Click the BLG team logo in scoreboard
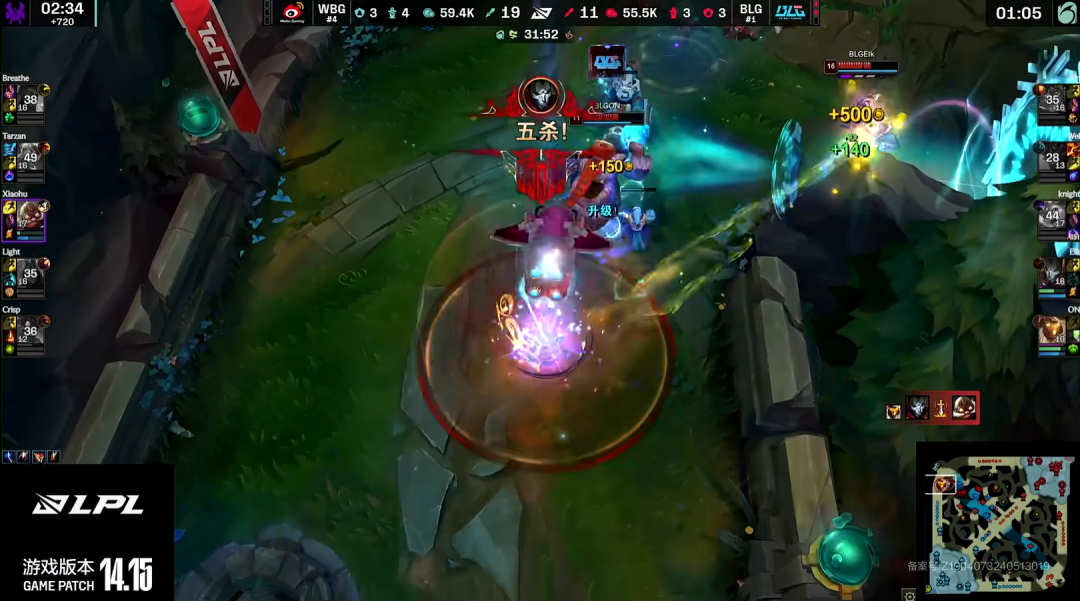The width and height of the screenshot is (1080, 601). point(789,12)
